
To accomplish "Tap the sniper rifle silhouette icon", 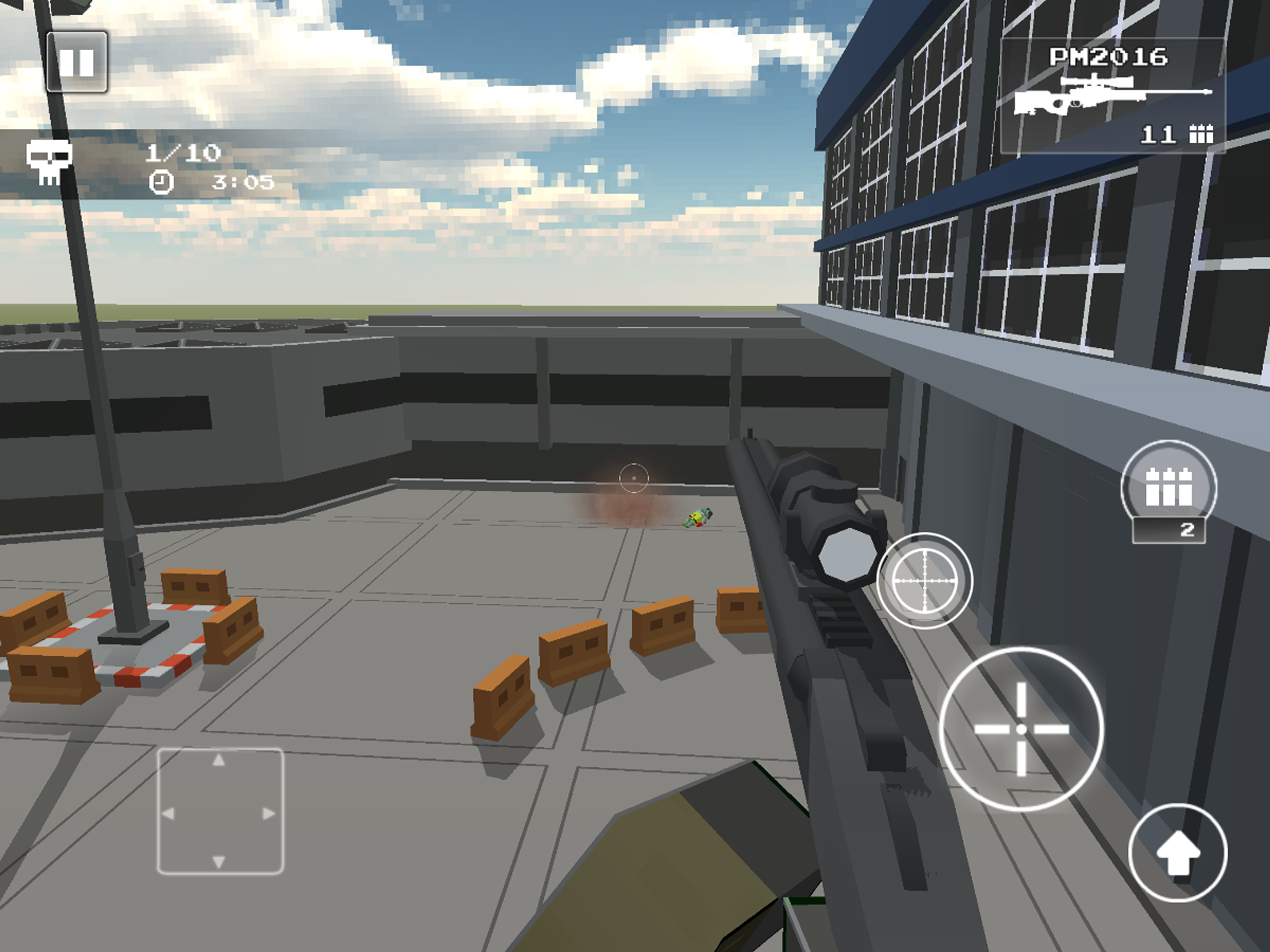I will (1114, 95).
